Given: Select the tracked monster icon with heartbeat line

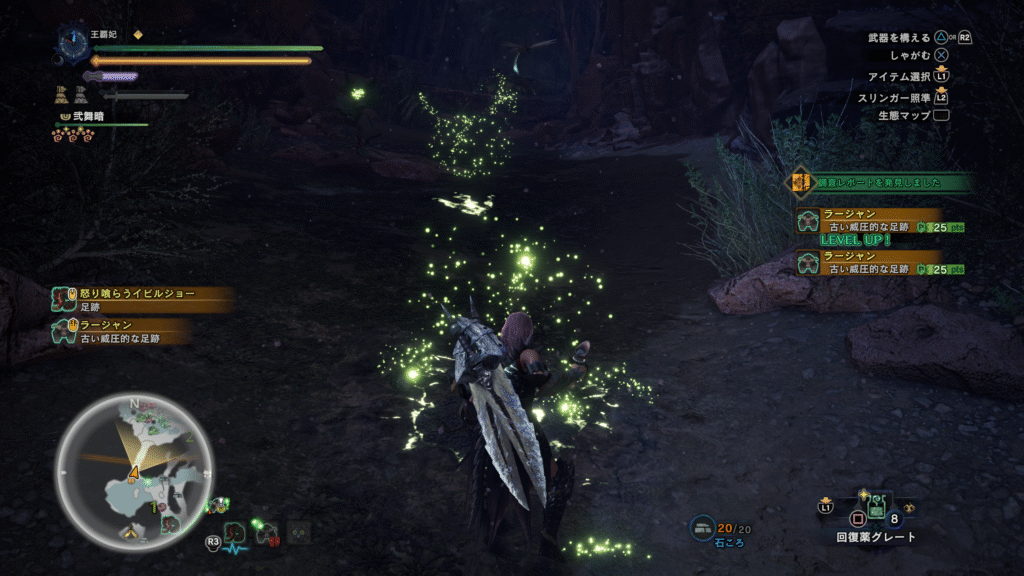Looking at the screenshot, I should pyautogui.click(x=235, y=536).
